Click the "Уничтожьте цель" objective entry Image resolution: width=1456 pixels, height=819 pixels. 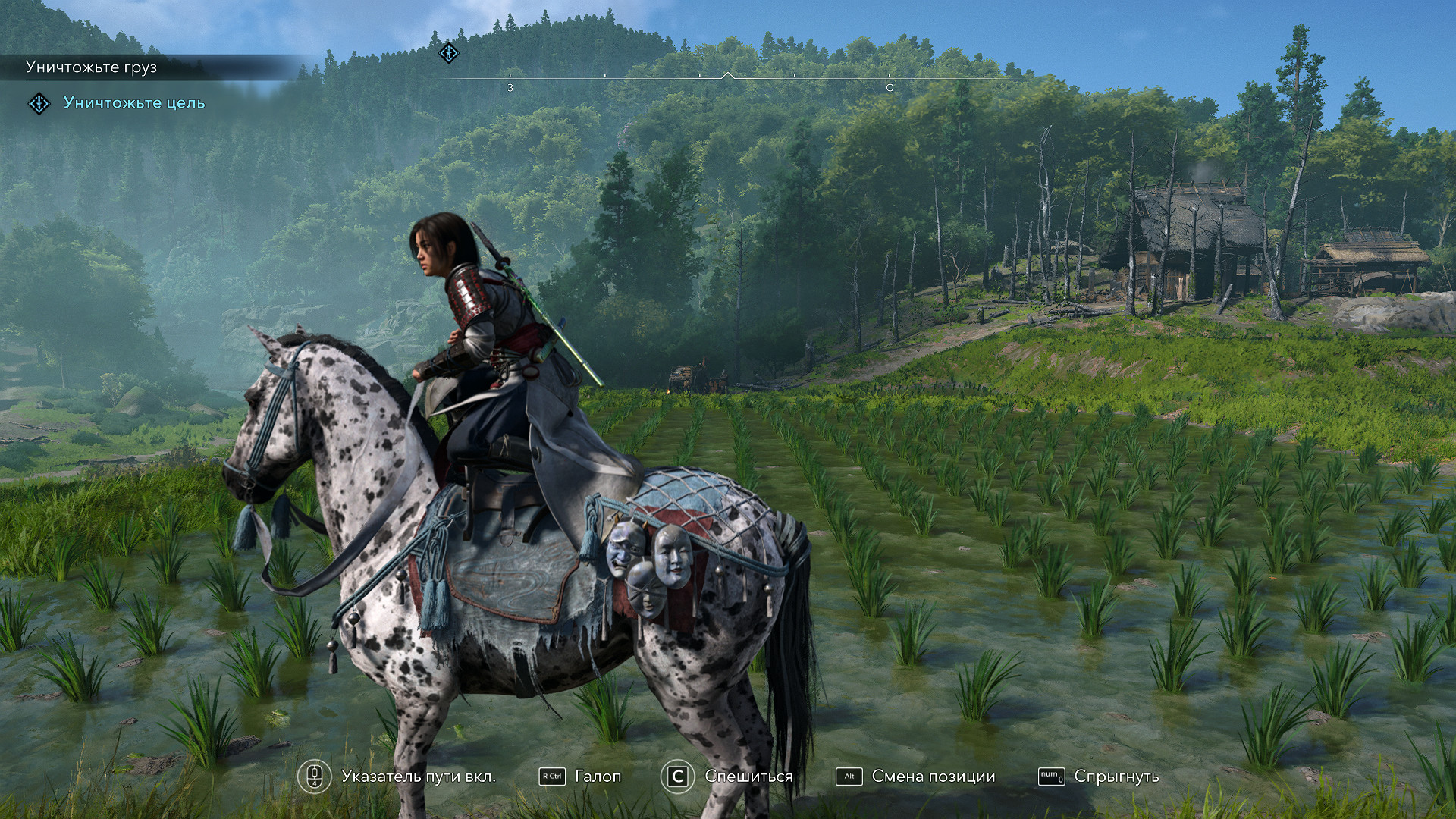133,103
